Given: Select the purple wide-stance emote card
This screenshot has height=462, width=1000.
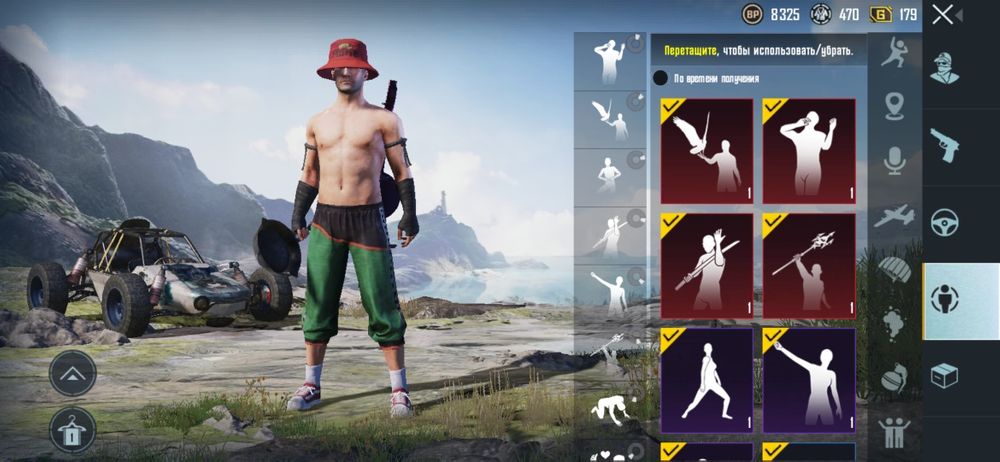Looking at the screenshot, I should click(706, 380).
